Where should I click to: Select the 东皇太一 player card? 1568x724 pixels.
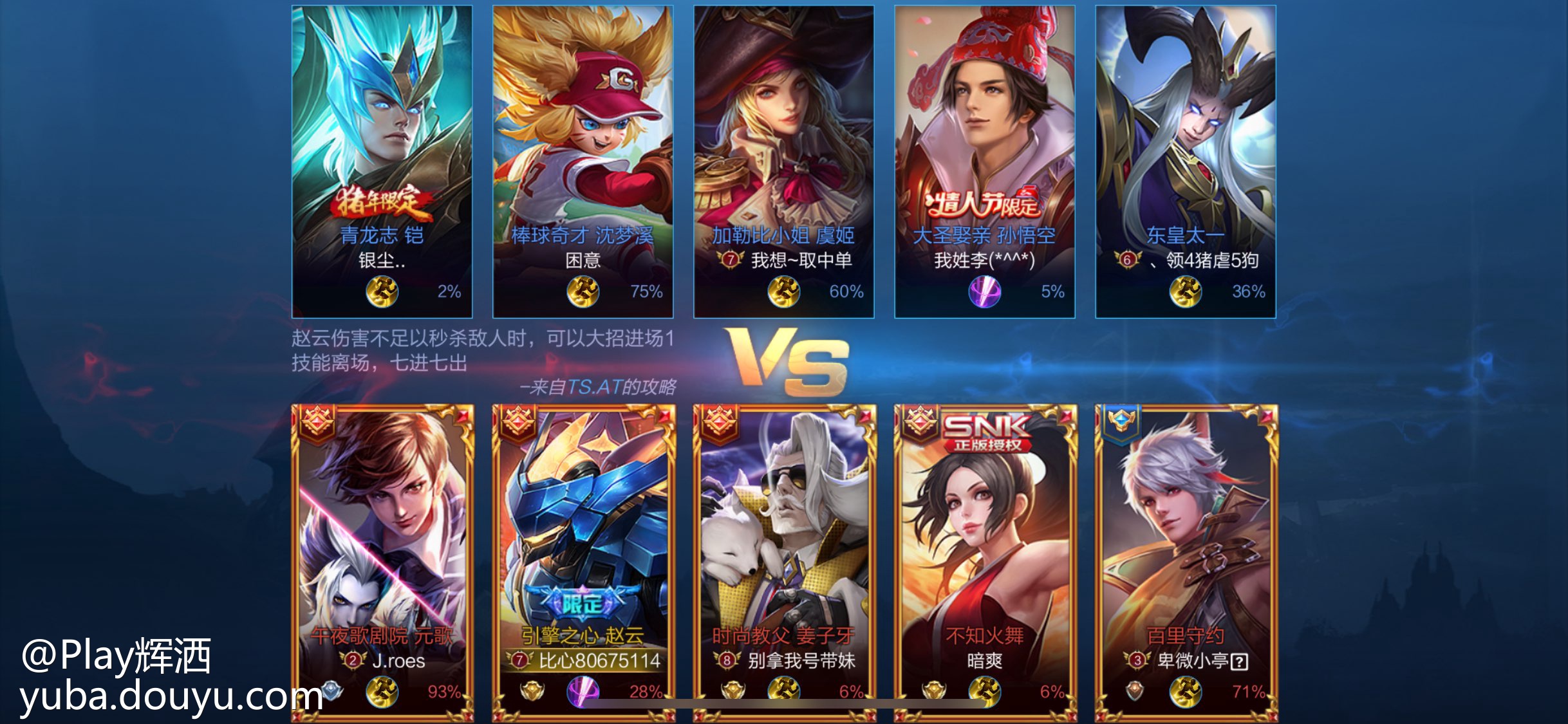pyautogui.click(x=1185, y=161)
